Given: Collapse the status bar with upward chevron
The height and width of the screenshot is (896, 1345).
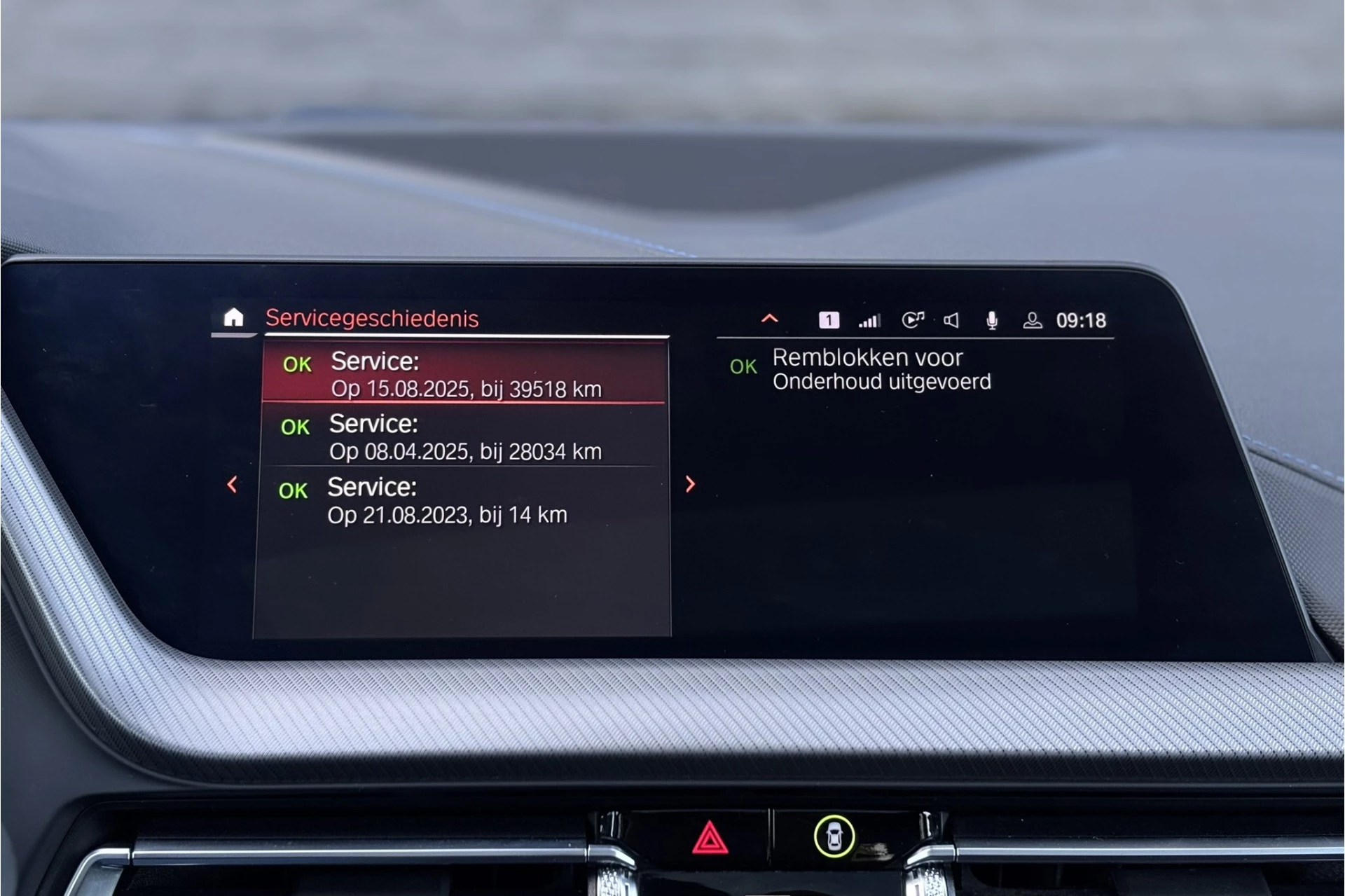Looking at the screenshot, I should coord(769,319).
